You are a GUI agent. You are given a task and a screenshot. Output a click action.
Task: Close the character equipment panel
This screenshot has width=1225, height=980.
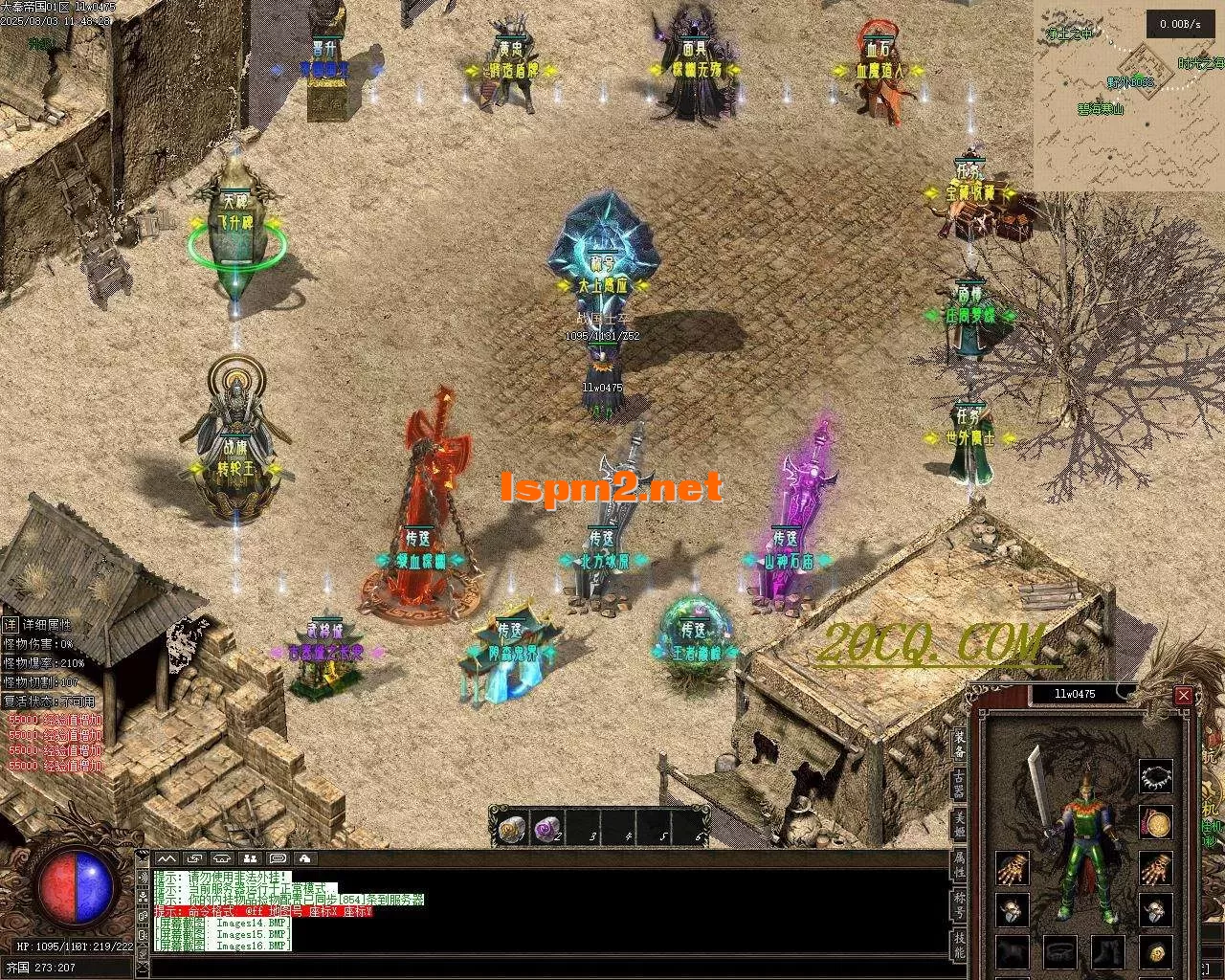1184,696
